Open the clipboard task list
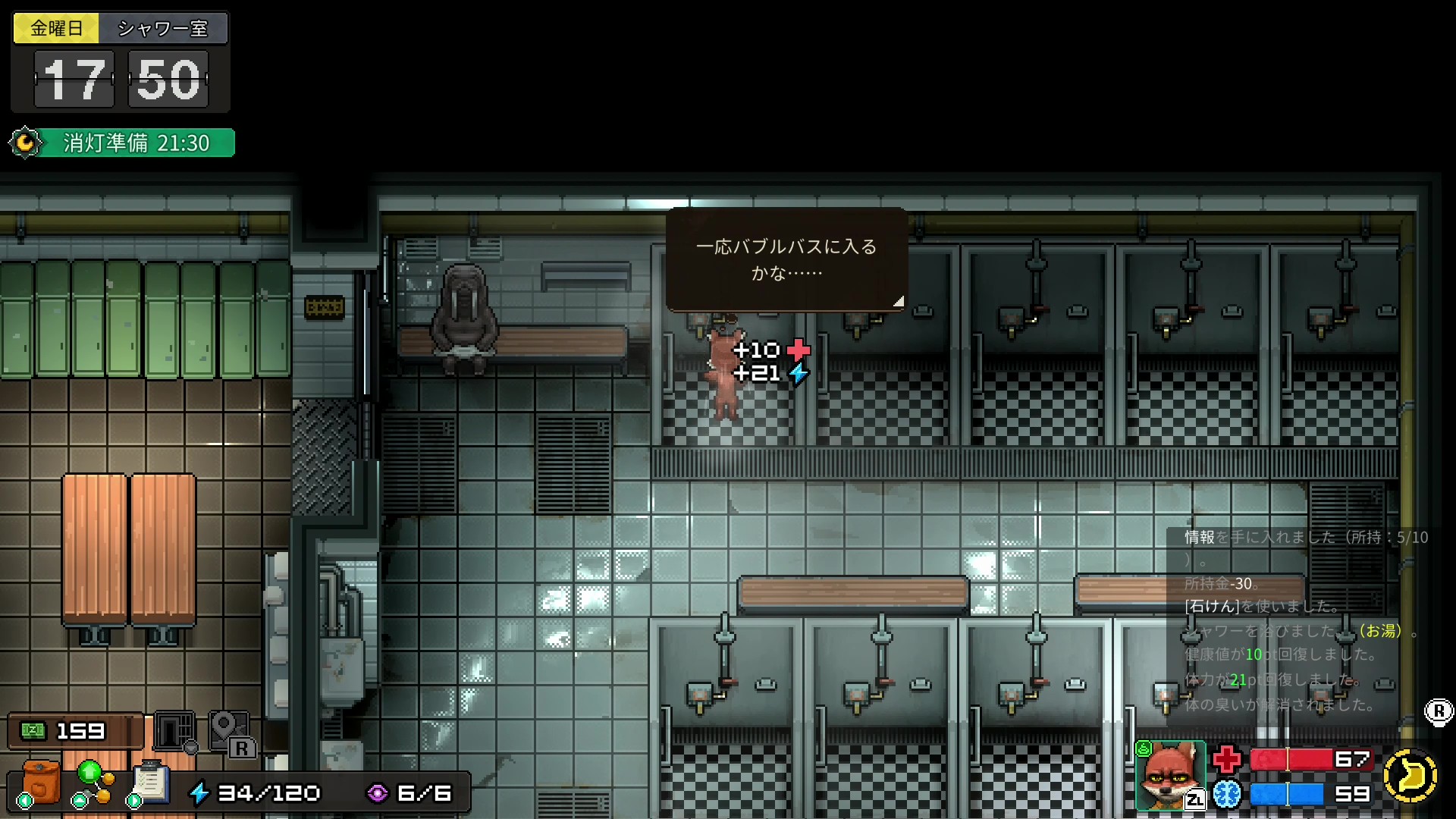This screenshot has width=1456, height=819. tap(150, 783)
